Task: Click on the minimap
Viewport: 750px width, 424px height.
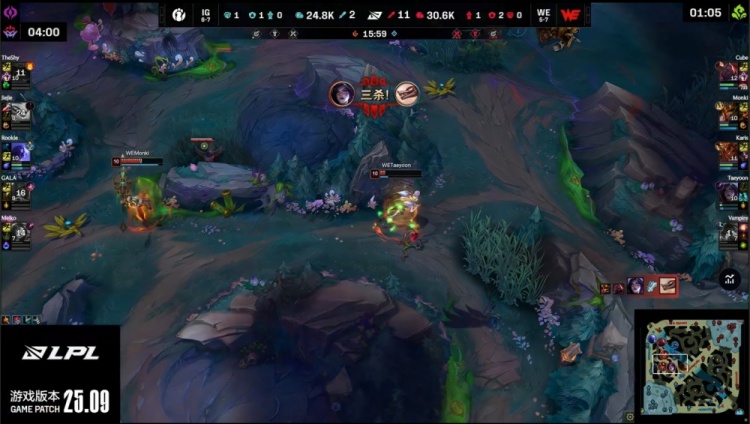Action: pyautogui.click(x=691, y=366)
